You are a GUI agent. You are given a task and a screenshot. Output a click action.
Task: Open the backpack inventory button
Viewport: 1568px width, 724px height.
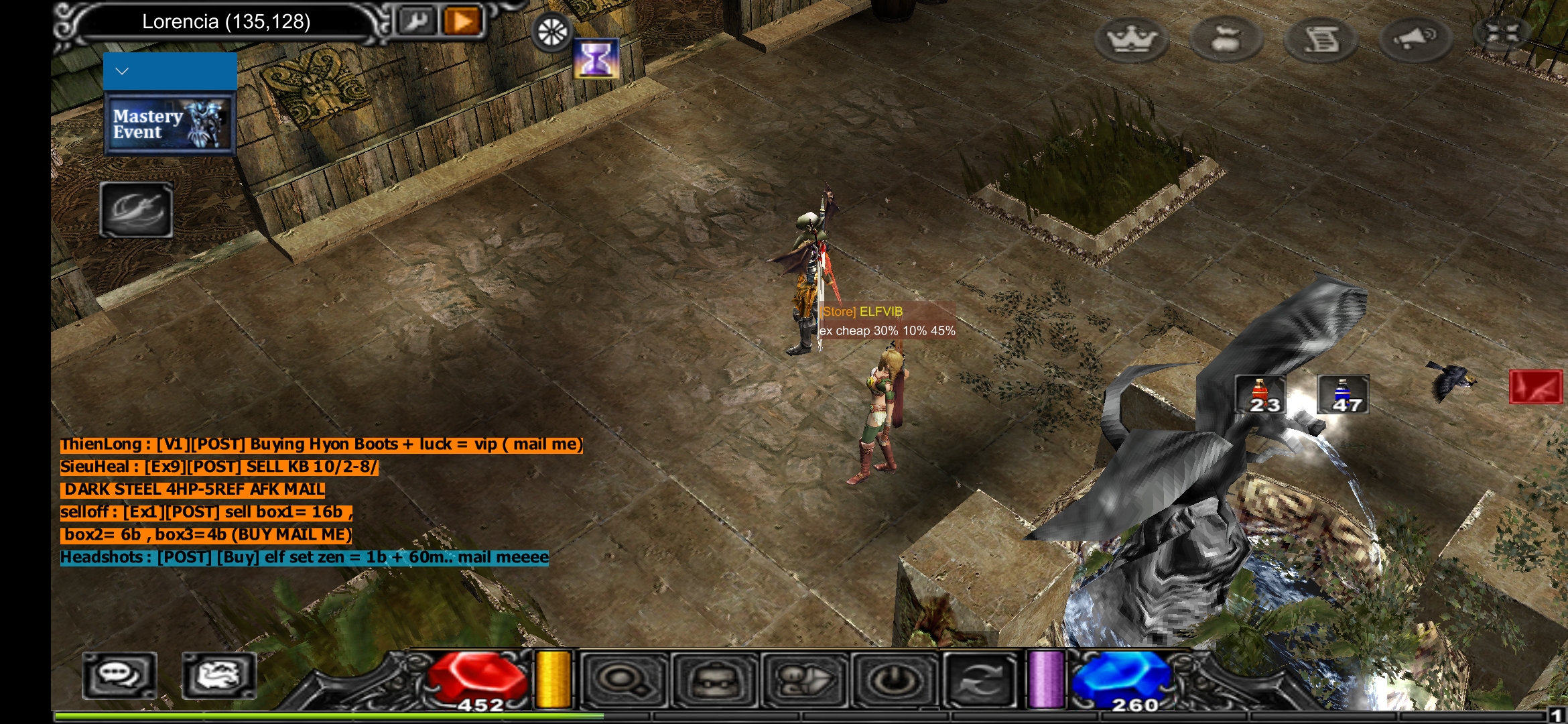pyautogui.click(x=715, y=680)
